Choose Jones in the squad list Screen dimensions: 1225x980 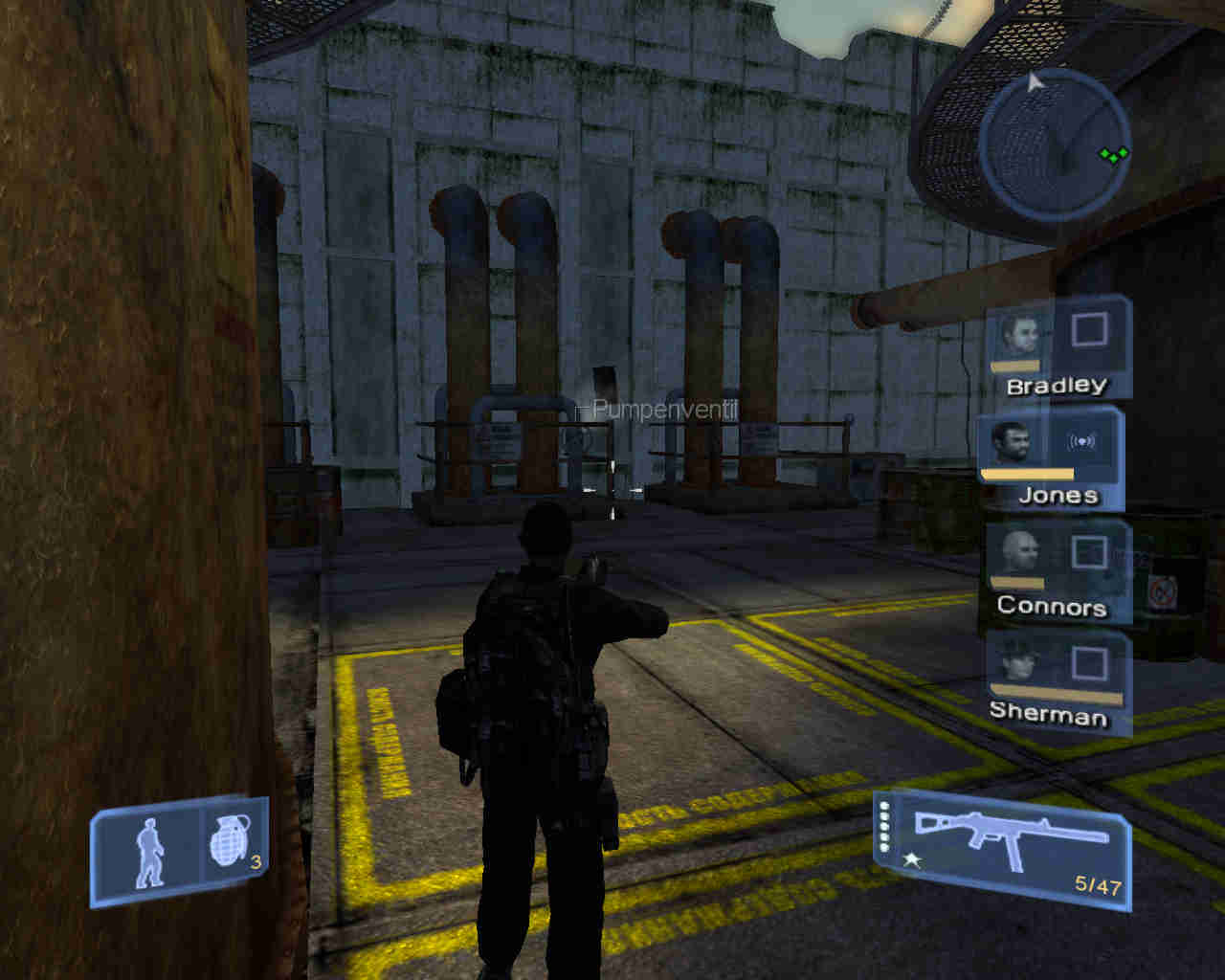[x=1050, y=458]
